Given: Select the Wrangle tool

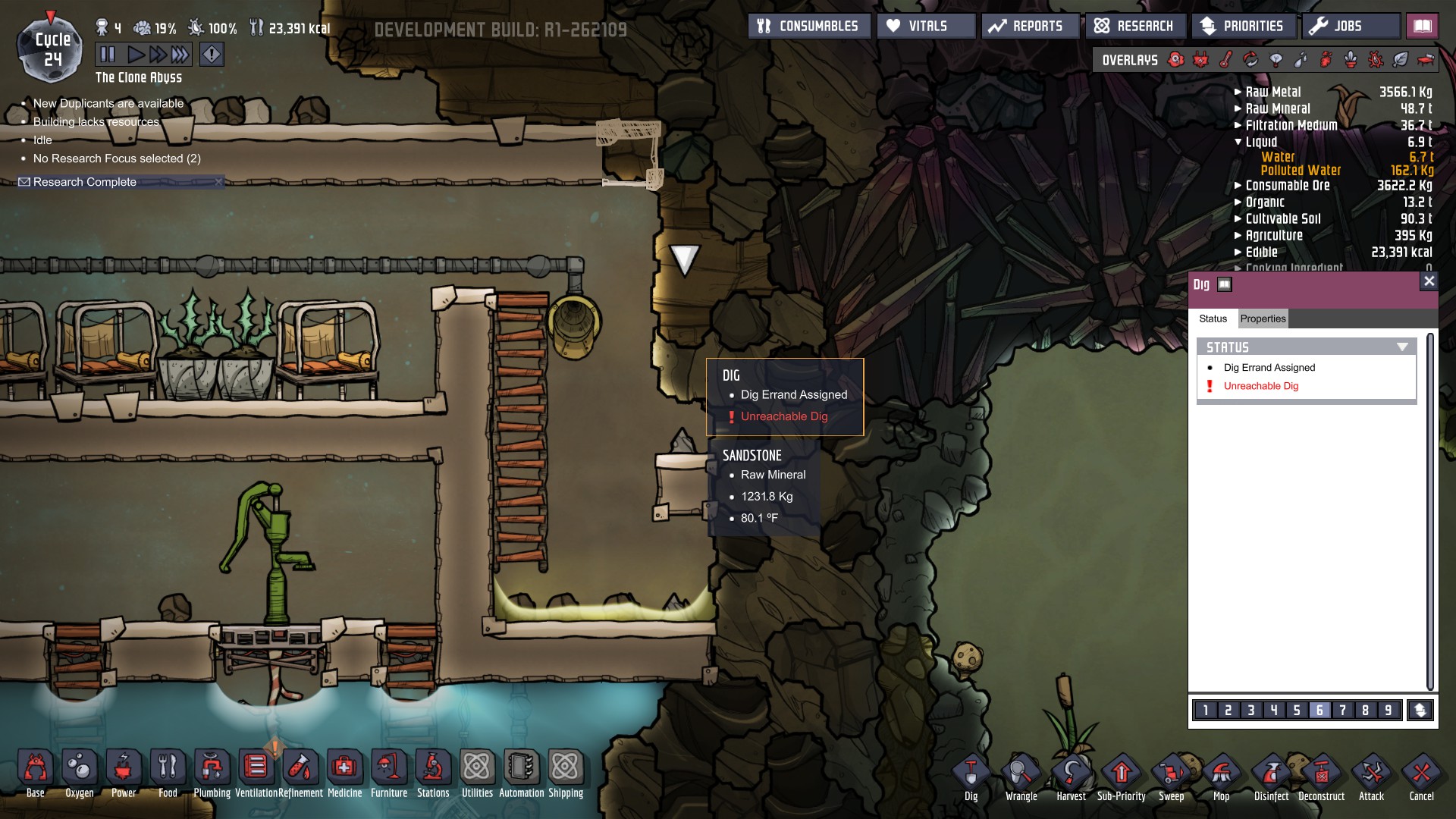Looking at the screenshot, I should pyautogui.click(x=1021, y=772).
